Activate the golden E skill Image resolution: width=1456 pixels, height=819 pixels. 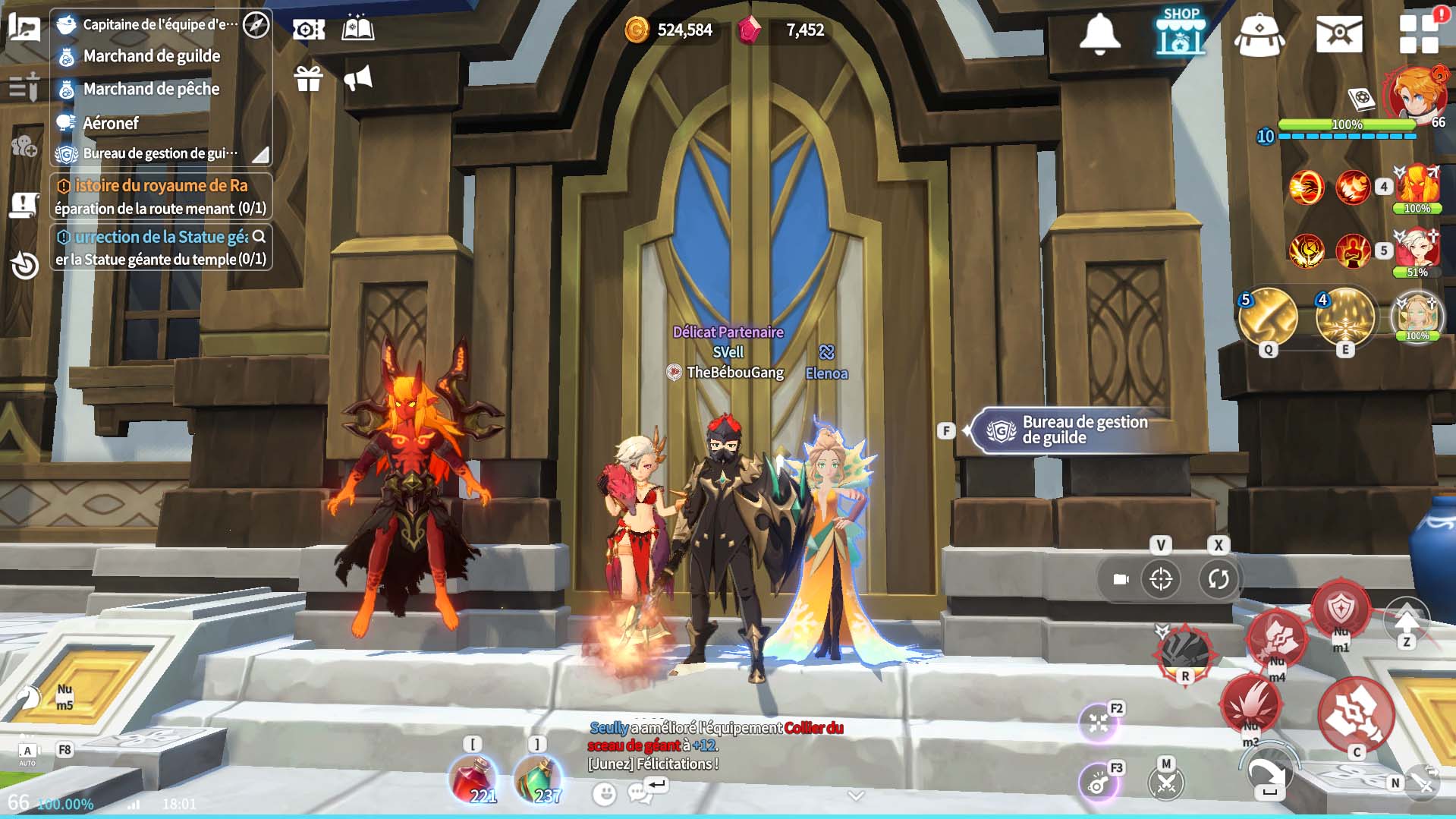coord(1345,317)
